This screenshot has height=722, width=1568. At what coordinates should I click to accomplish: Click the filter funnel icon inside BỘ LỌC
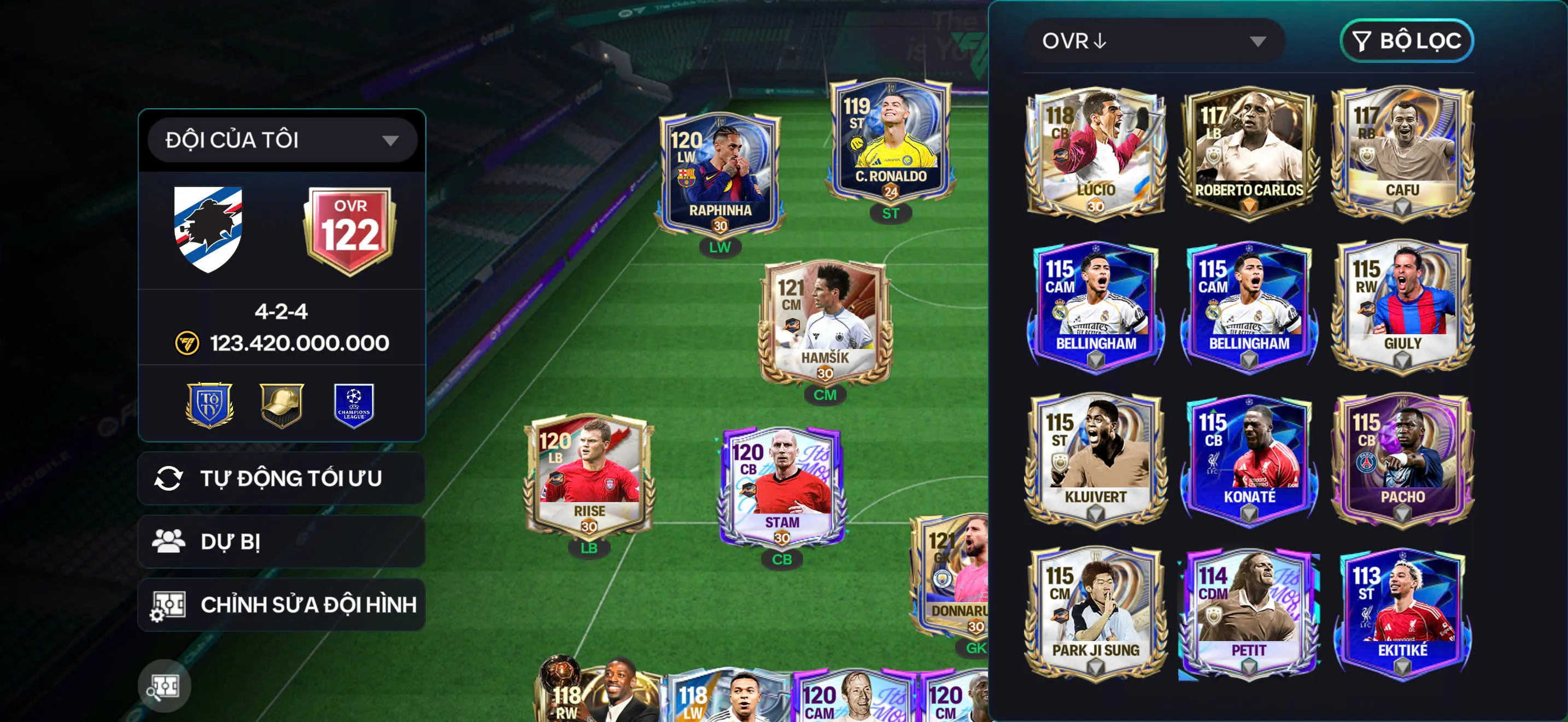pos(1364,42)
